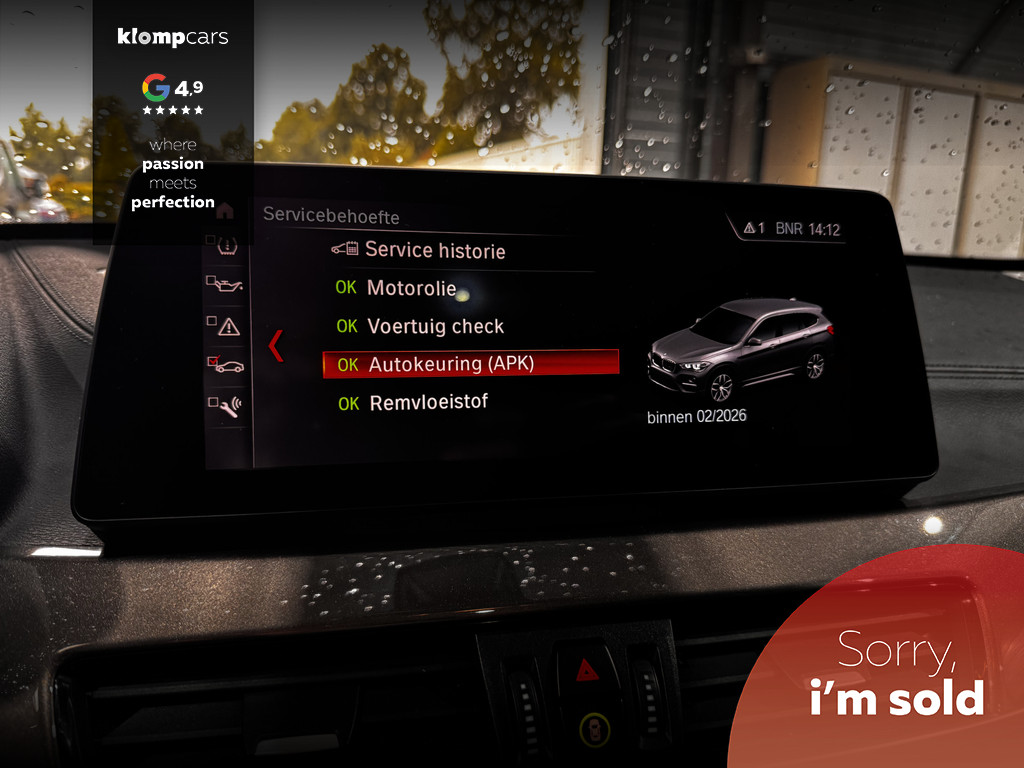Click the red back arrow chevron
The image size is (1024, 768).
tap(276, 345)
